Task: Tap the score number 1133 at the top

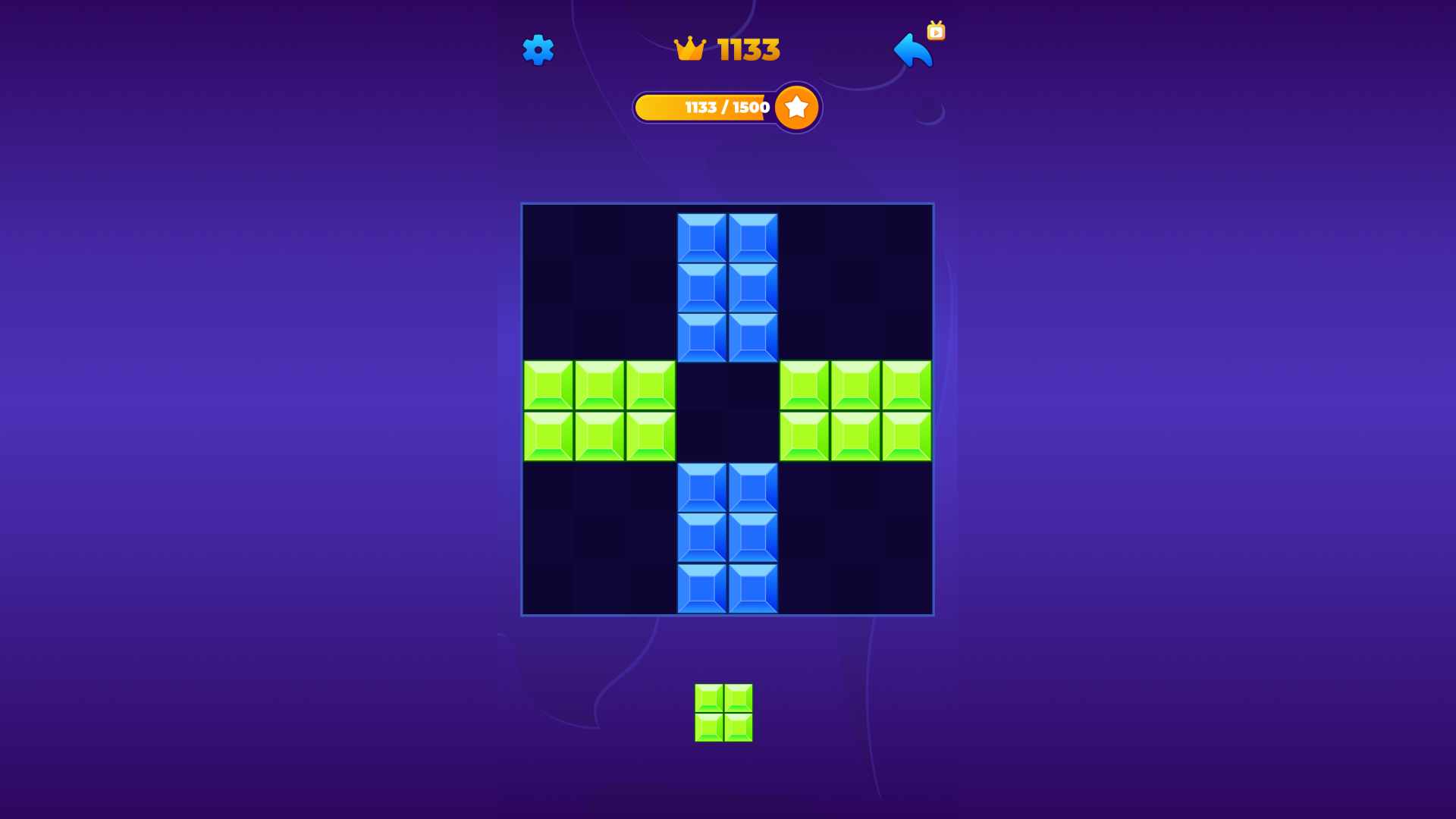Action: coord(746,49)
